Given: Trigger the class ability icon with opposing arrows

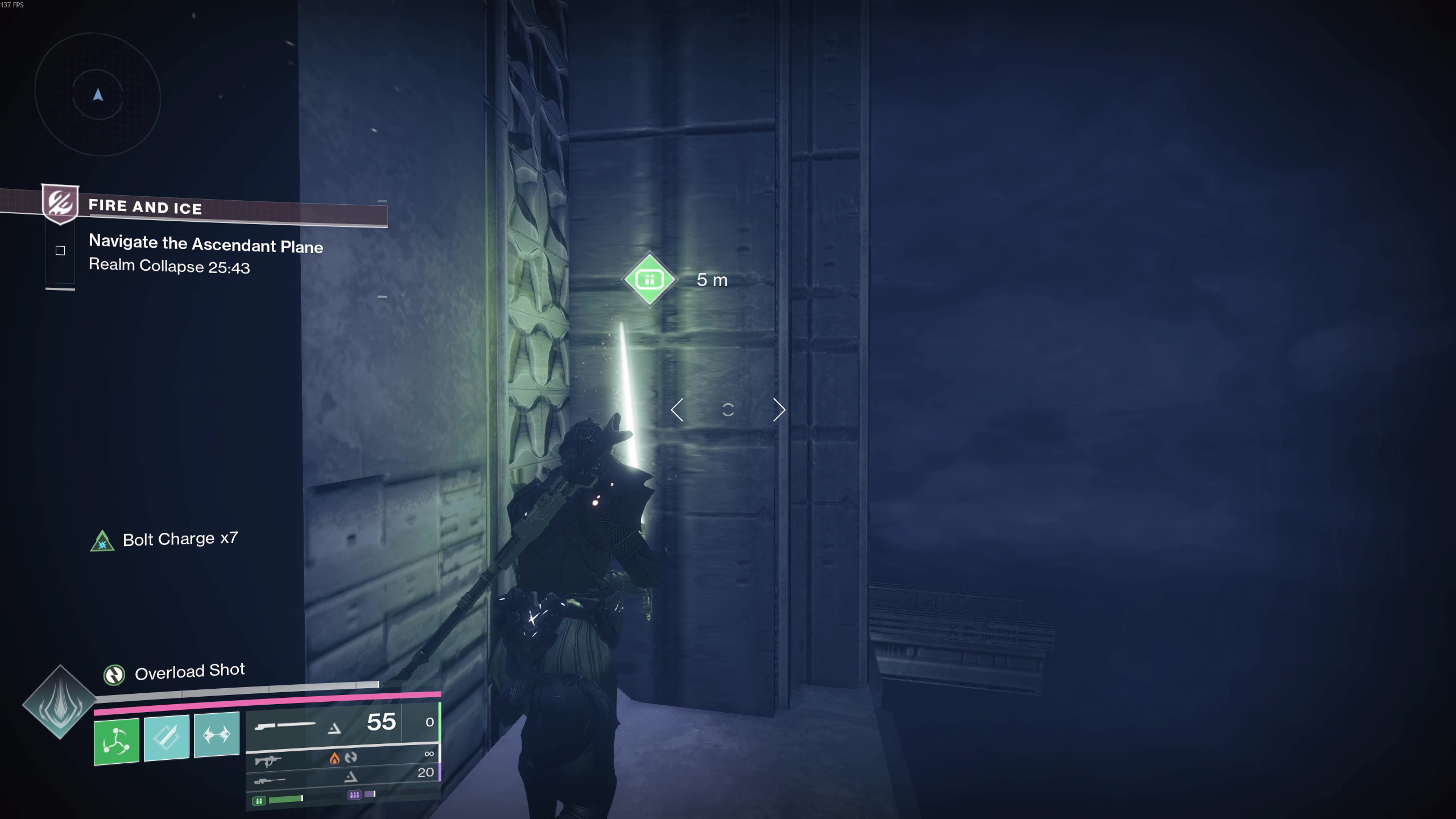Looking at the screenshot, I should [x=217, y=734].
